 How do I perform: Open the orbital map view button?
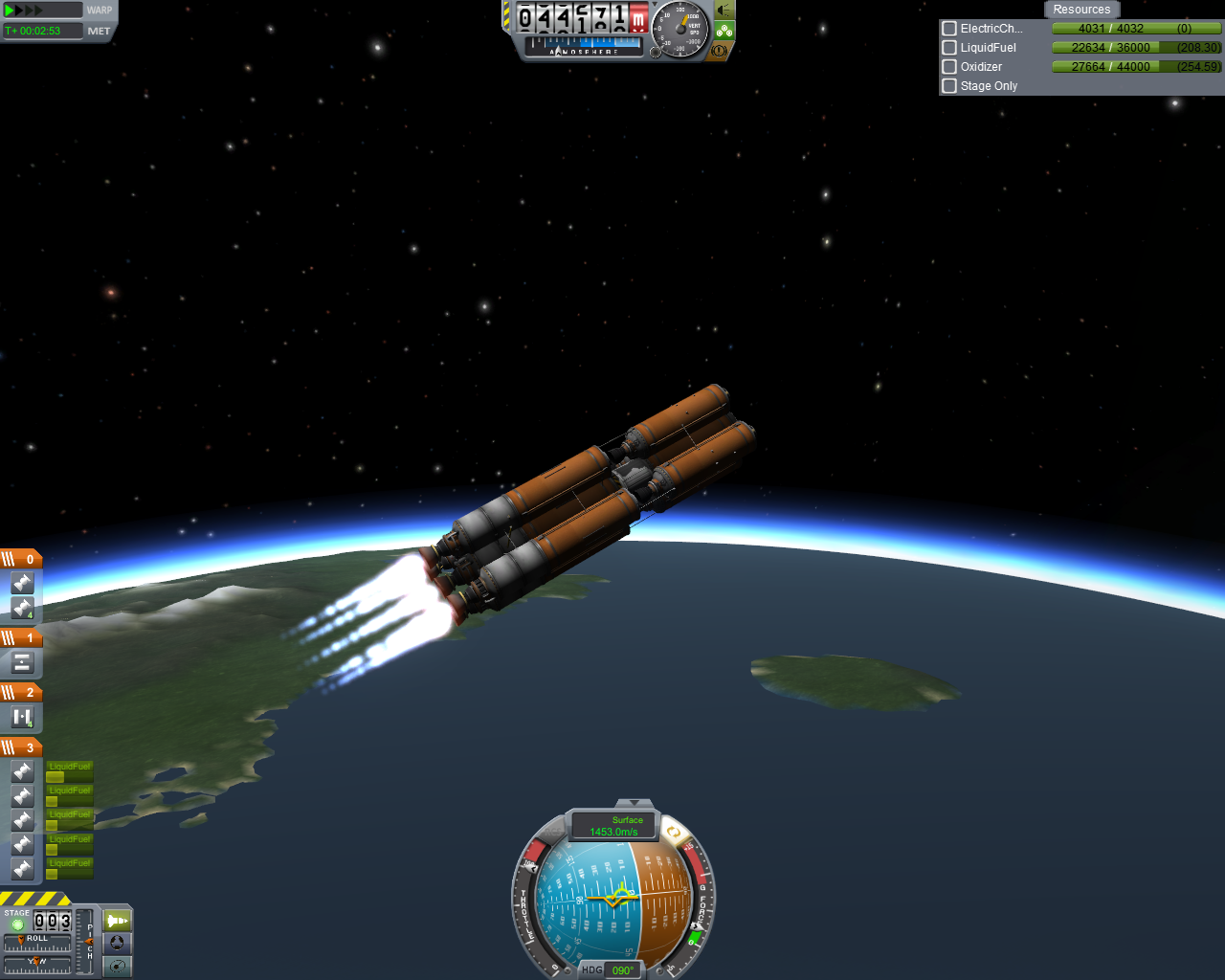coord(117,967)
